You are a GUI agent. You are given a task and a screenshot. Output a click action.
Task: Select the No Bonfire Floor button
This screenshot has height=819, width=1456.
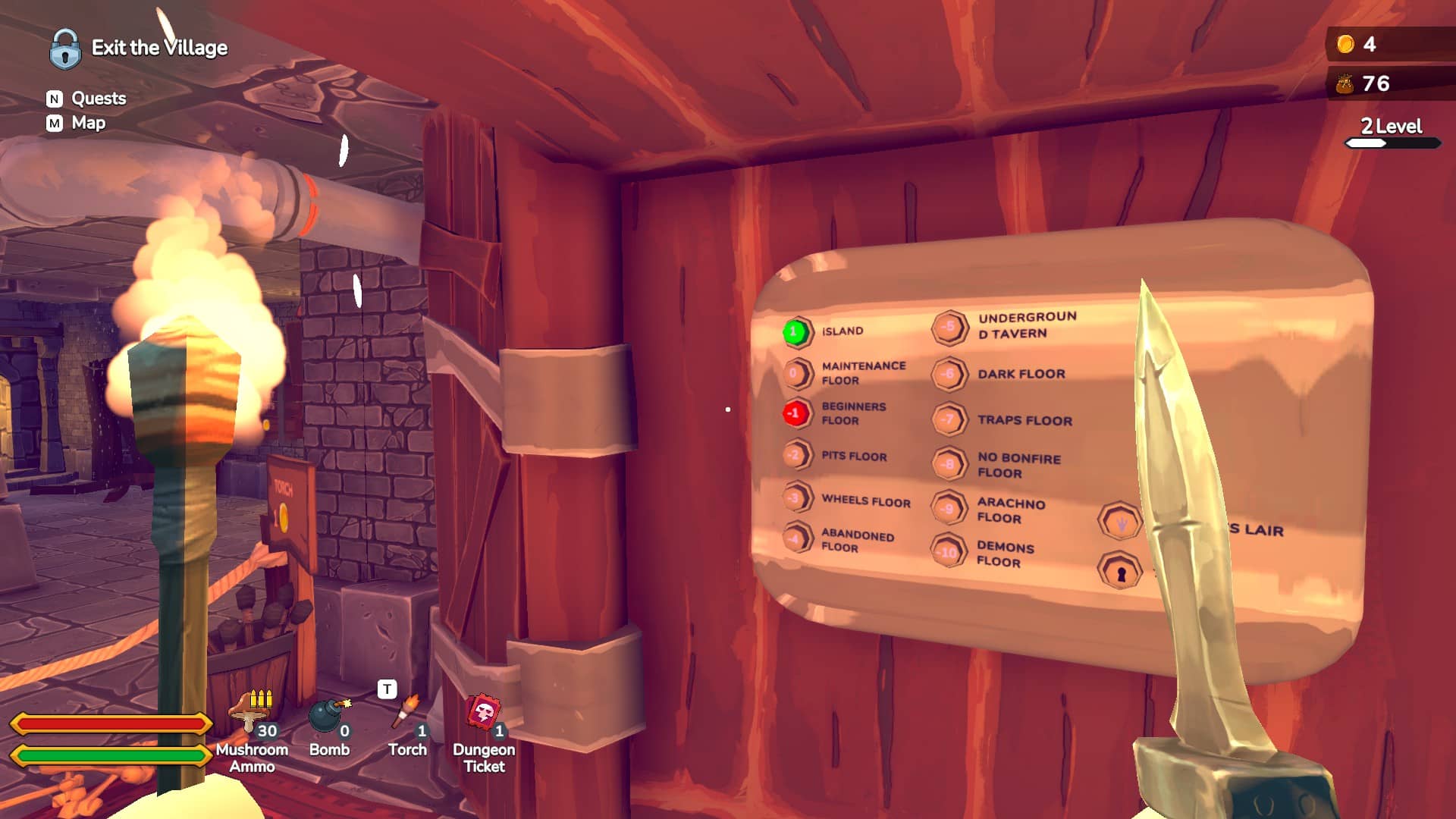click(949, 463)
